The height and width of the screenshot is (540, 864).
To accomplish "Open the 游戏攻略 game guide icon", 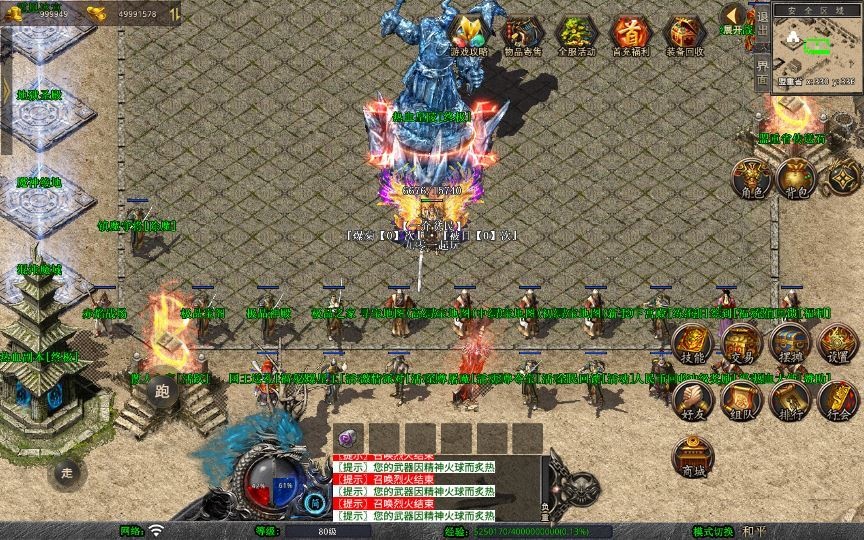I will coord(469,34).
